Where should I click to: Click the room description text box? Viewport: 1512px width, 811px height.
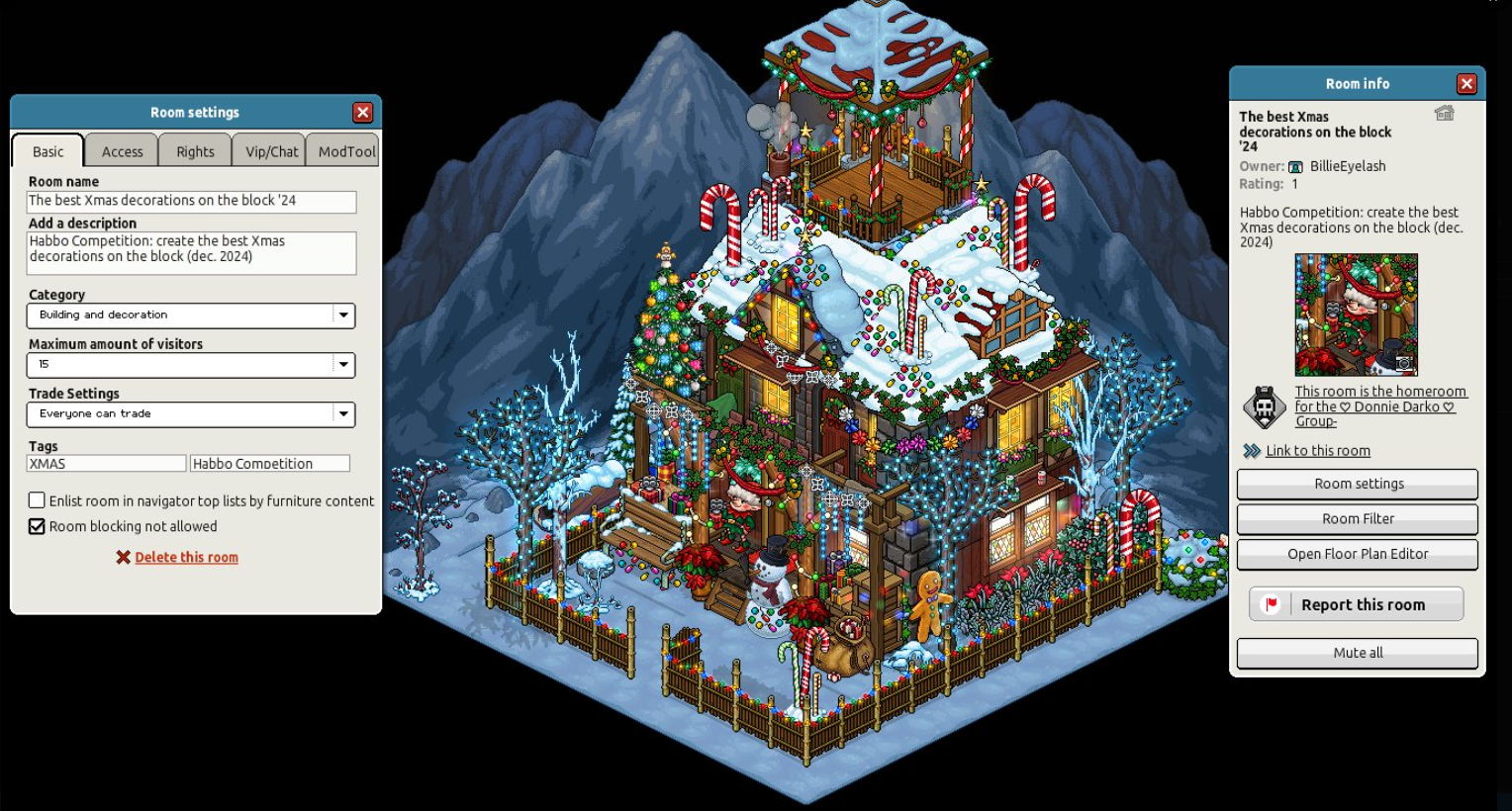191,253
